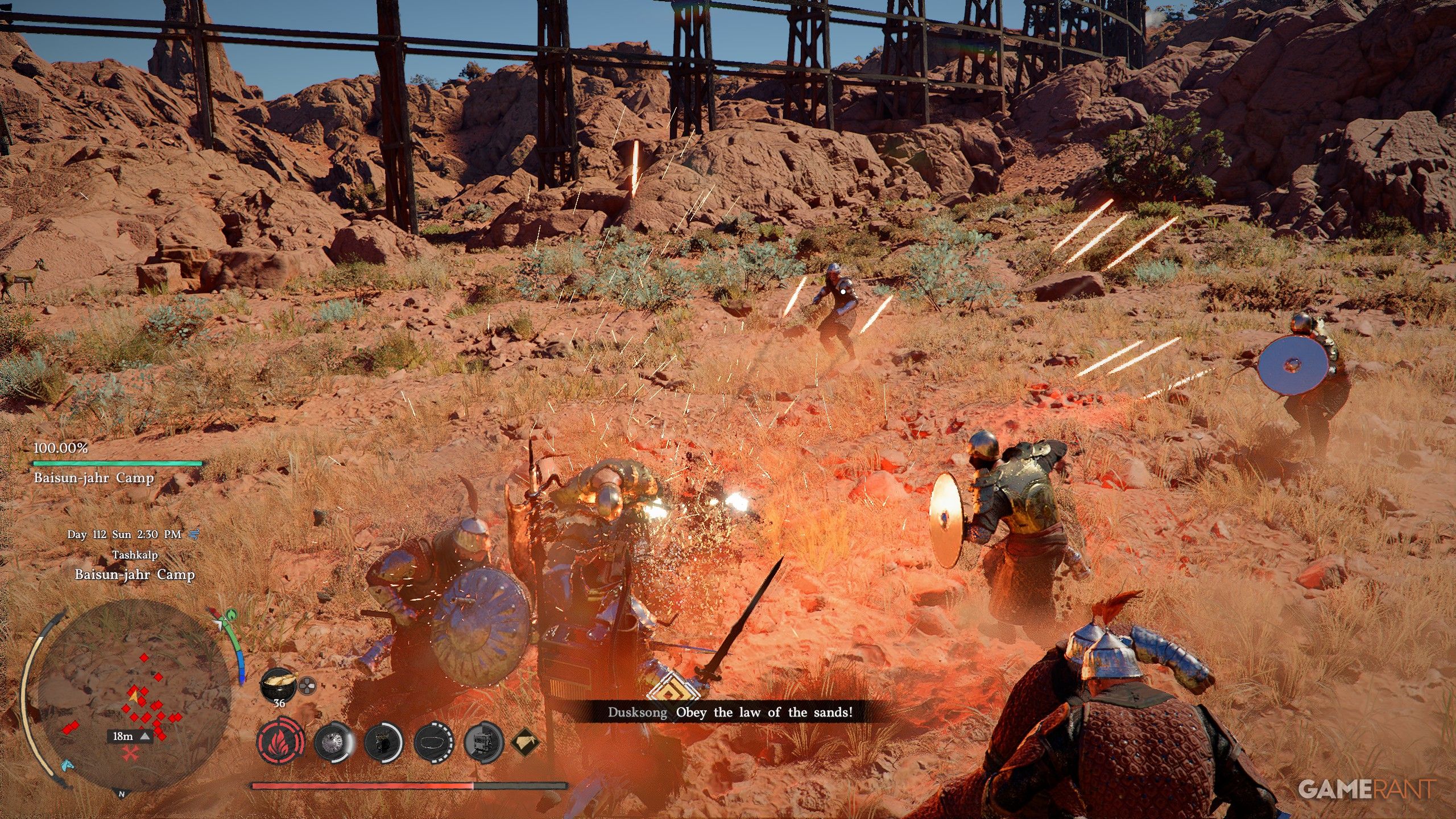Click the 18m distance marker on the minimap
This screenshot has height=819, width=1456.
[130, 736]
